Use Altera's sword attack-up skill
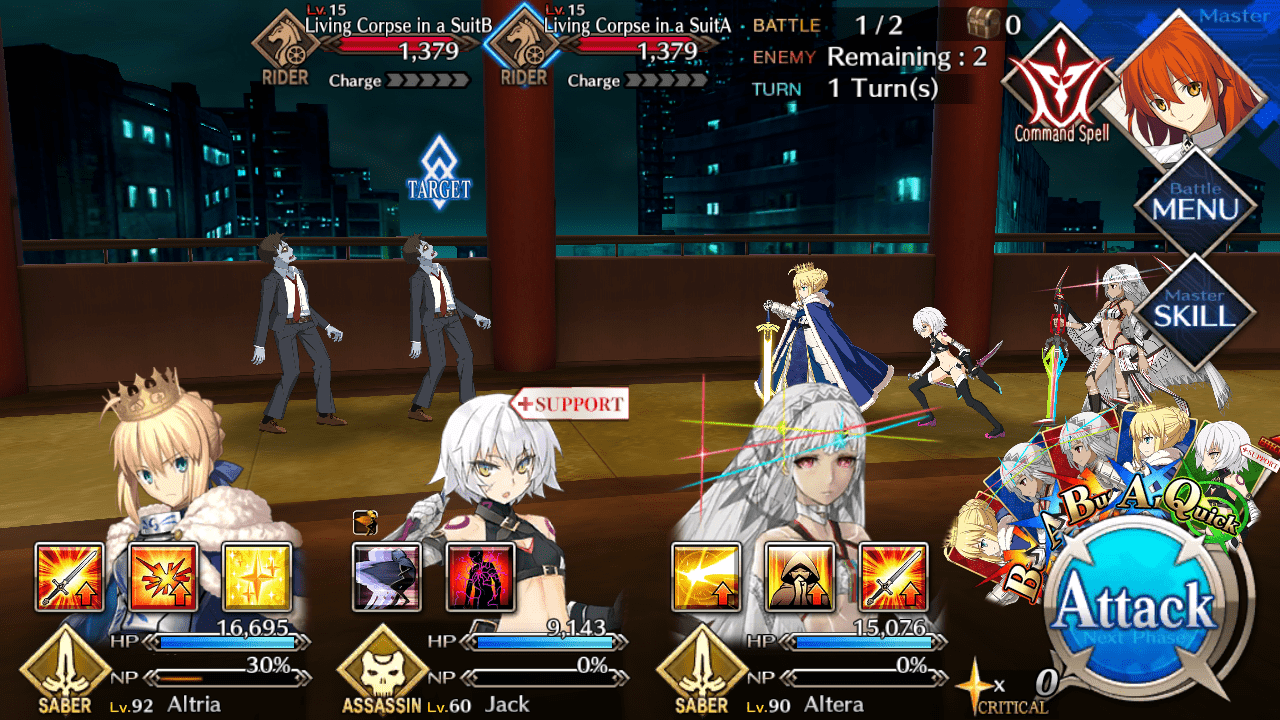 [893, 577]
